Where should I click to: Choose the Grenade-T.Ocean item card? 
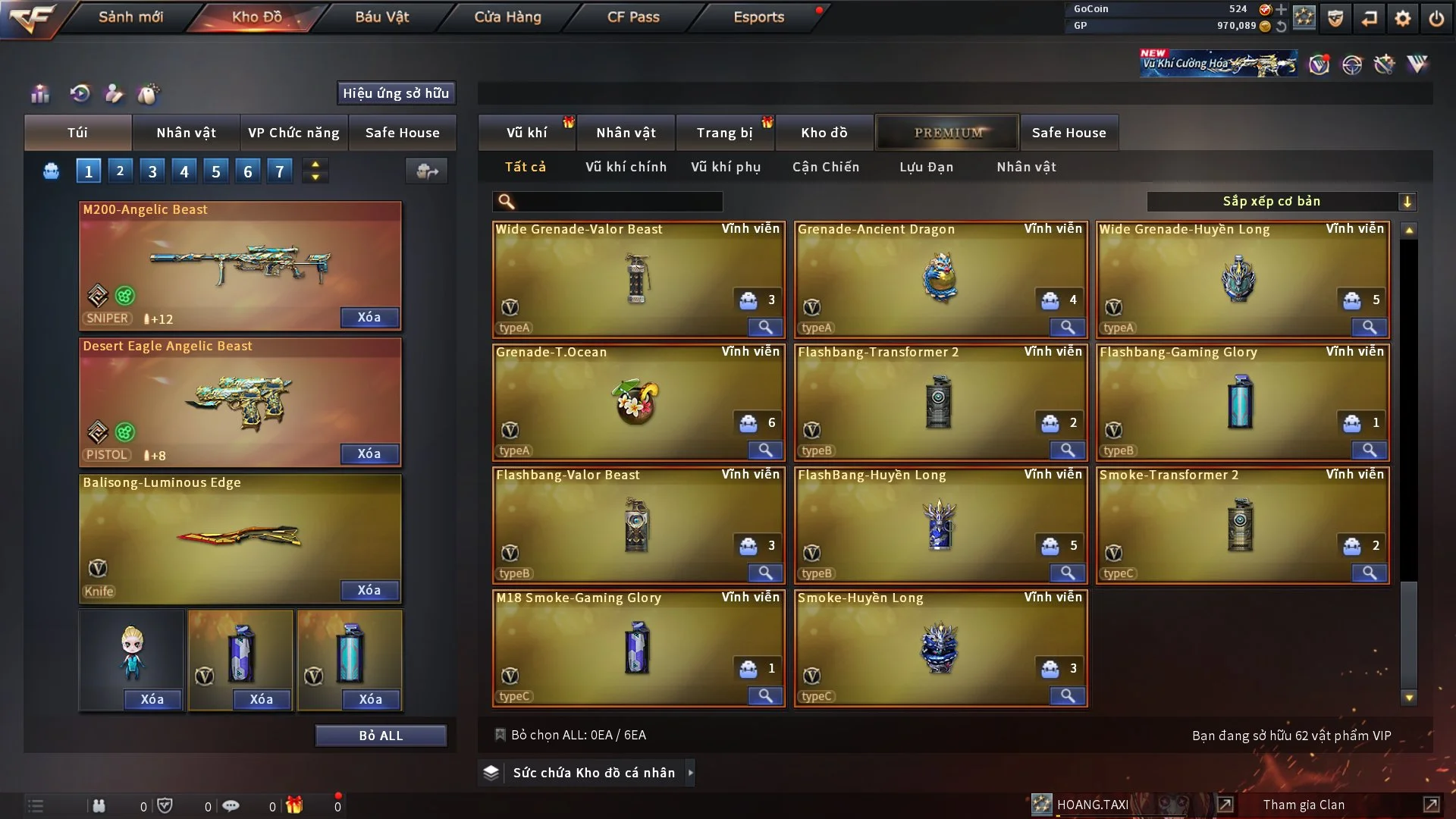point(638,402)
